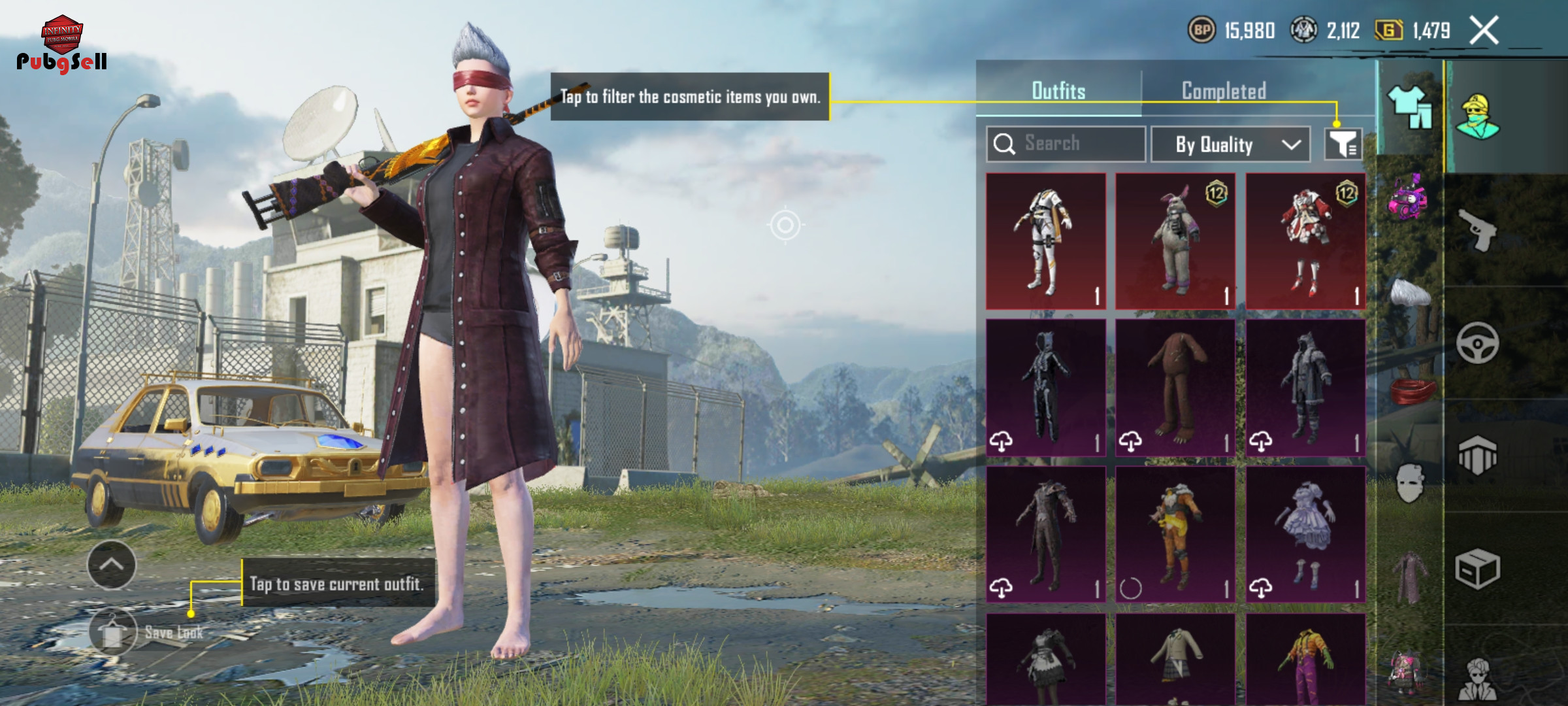Close the inventory with the X button
This screenshot has height=706, width=1568.
tap(1484, 31)
